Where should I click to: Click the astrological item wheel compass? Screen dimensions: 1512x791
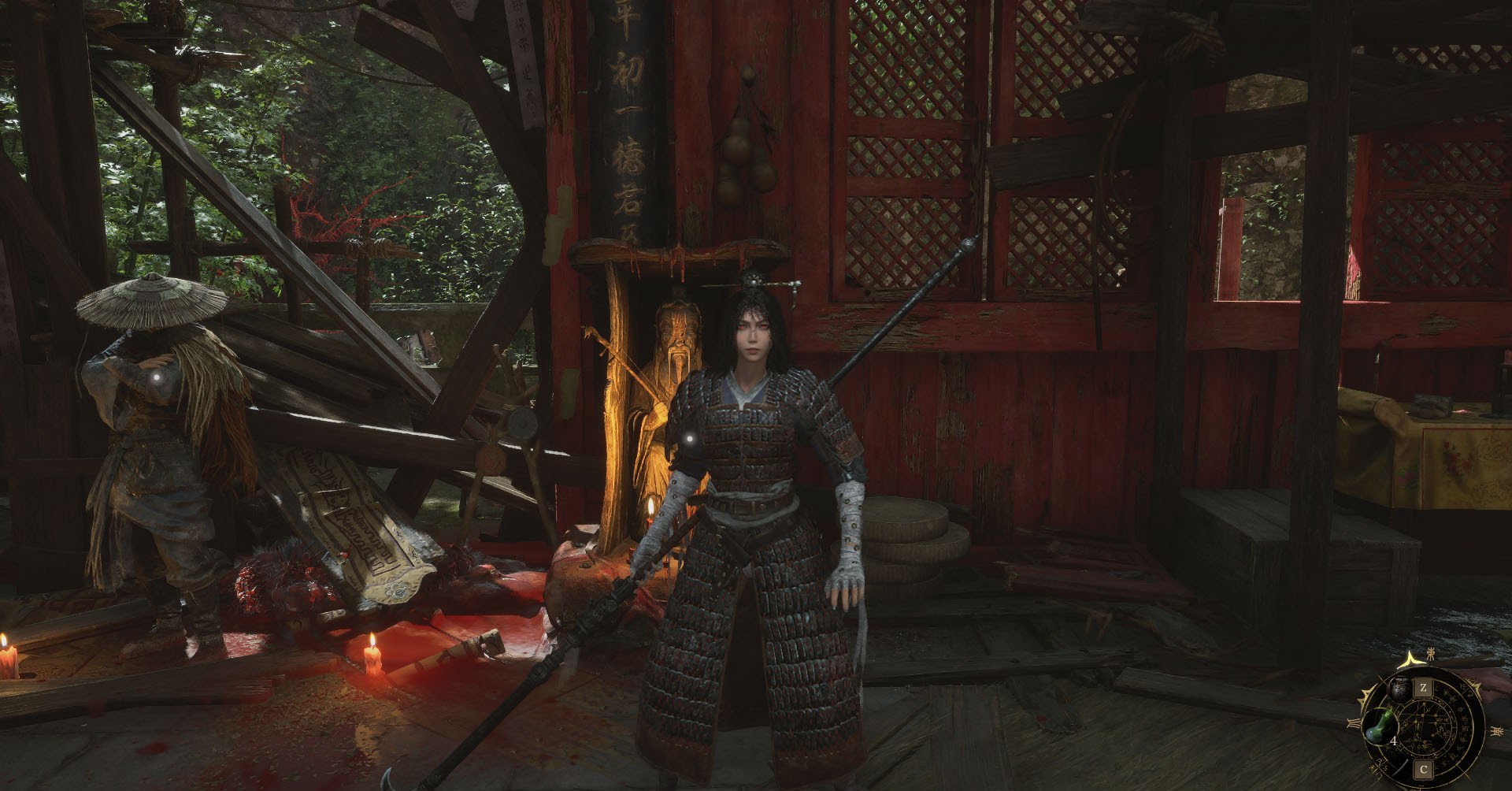click(x=1425, y=723)
